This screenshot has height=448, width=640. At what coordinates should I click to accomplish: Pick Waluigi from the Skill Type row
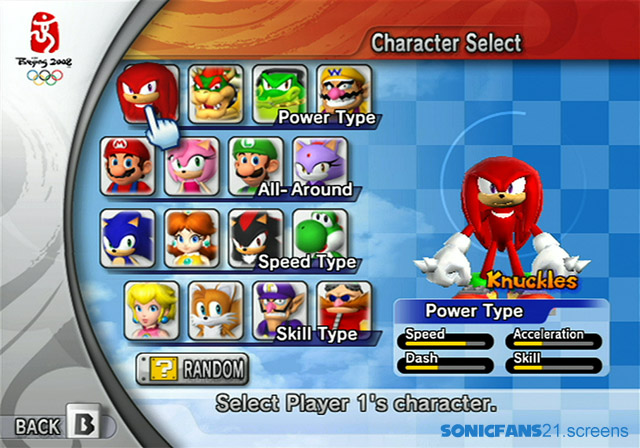(280, 308)
